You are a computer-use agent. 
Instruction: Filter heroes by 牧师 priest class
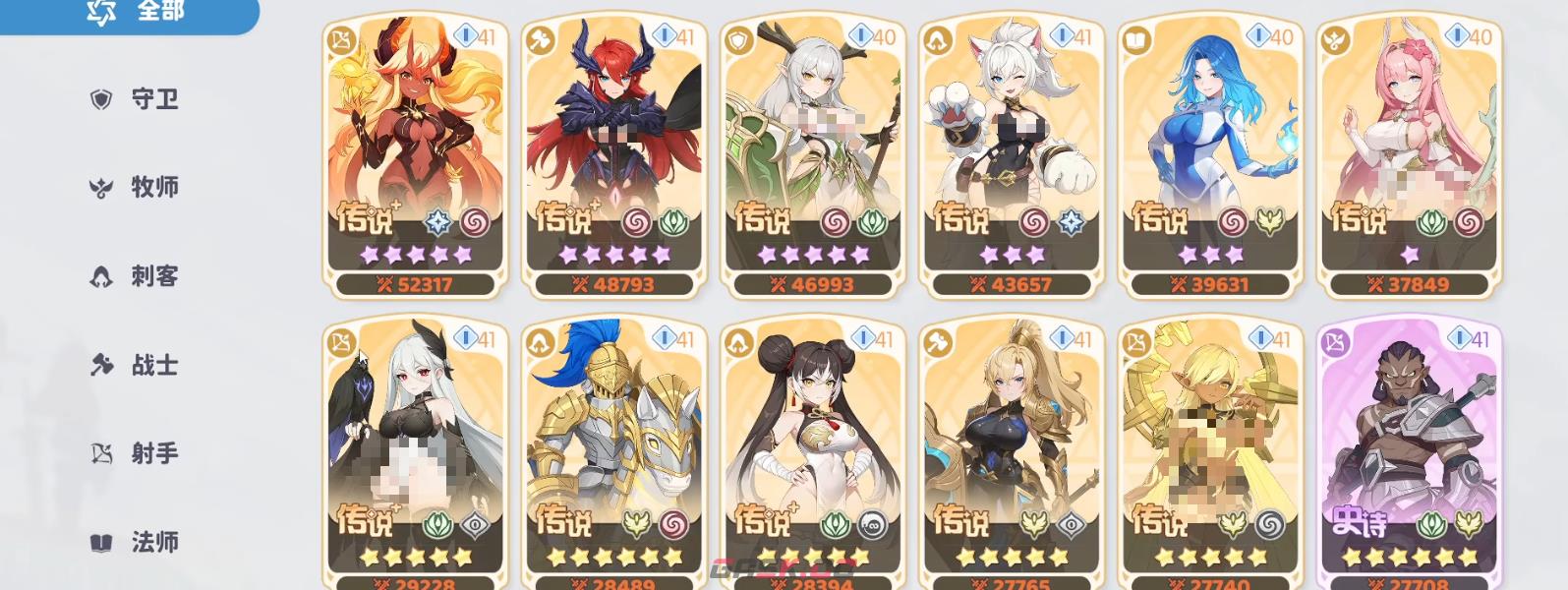coord(136,187)
